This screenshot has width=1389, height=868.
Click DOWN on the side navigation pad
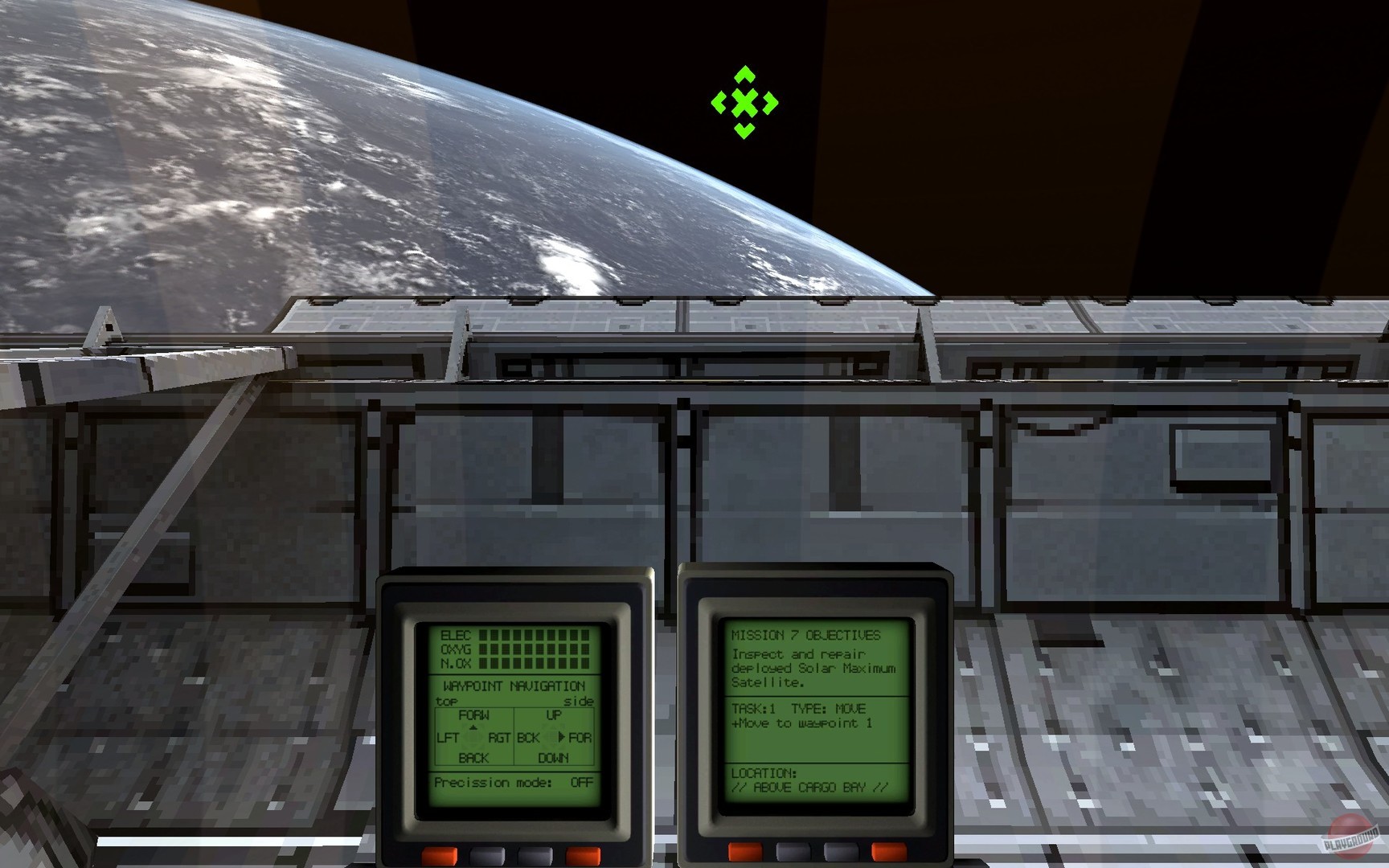tap(555, 756)
